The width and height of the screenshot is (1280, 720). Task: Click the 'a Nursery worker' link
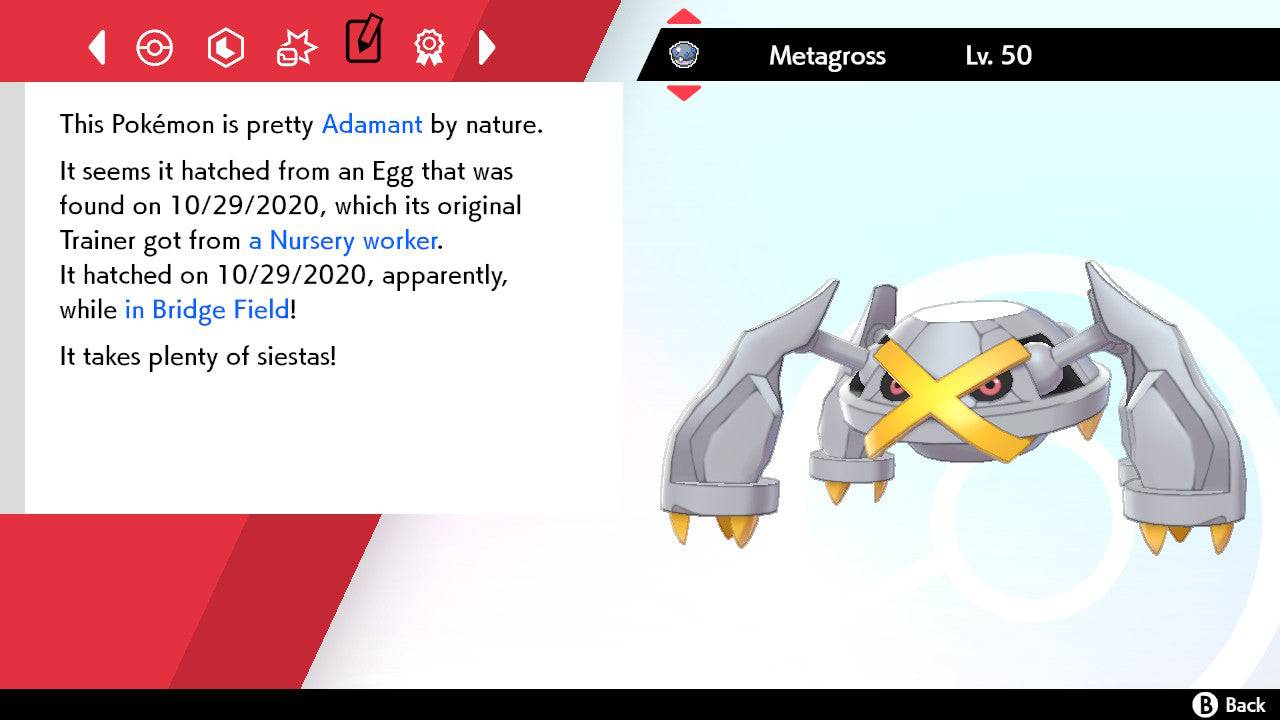coord(341,240)
